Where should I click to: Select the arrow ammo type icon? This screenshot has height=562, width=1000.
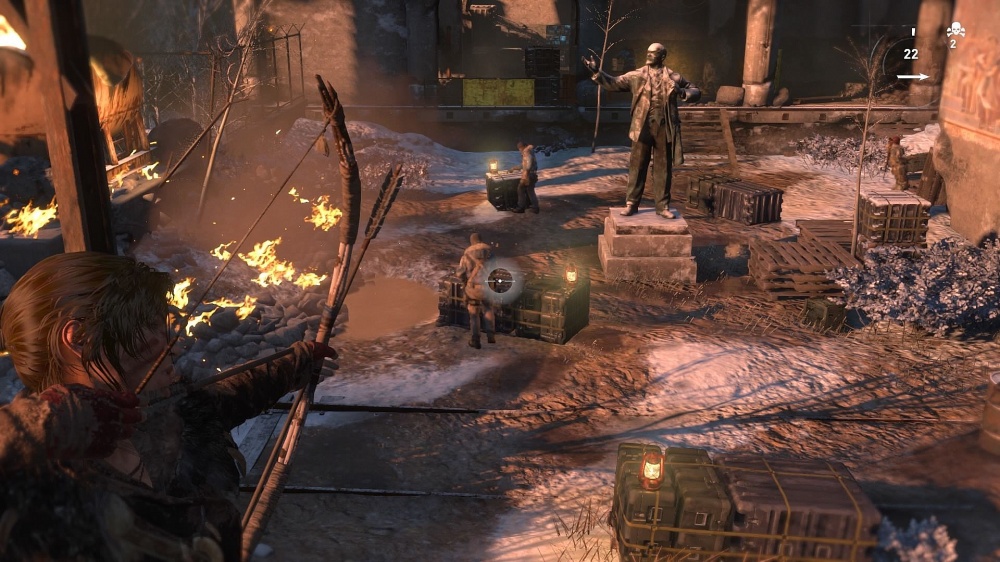(911, 76)
